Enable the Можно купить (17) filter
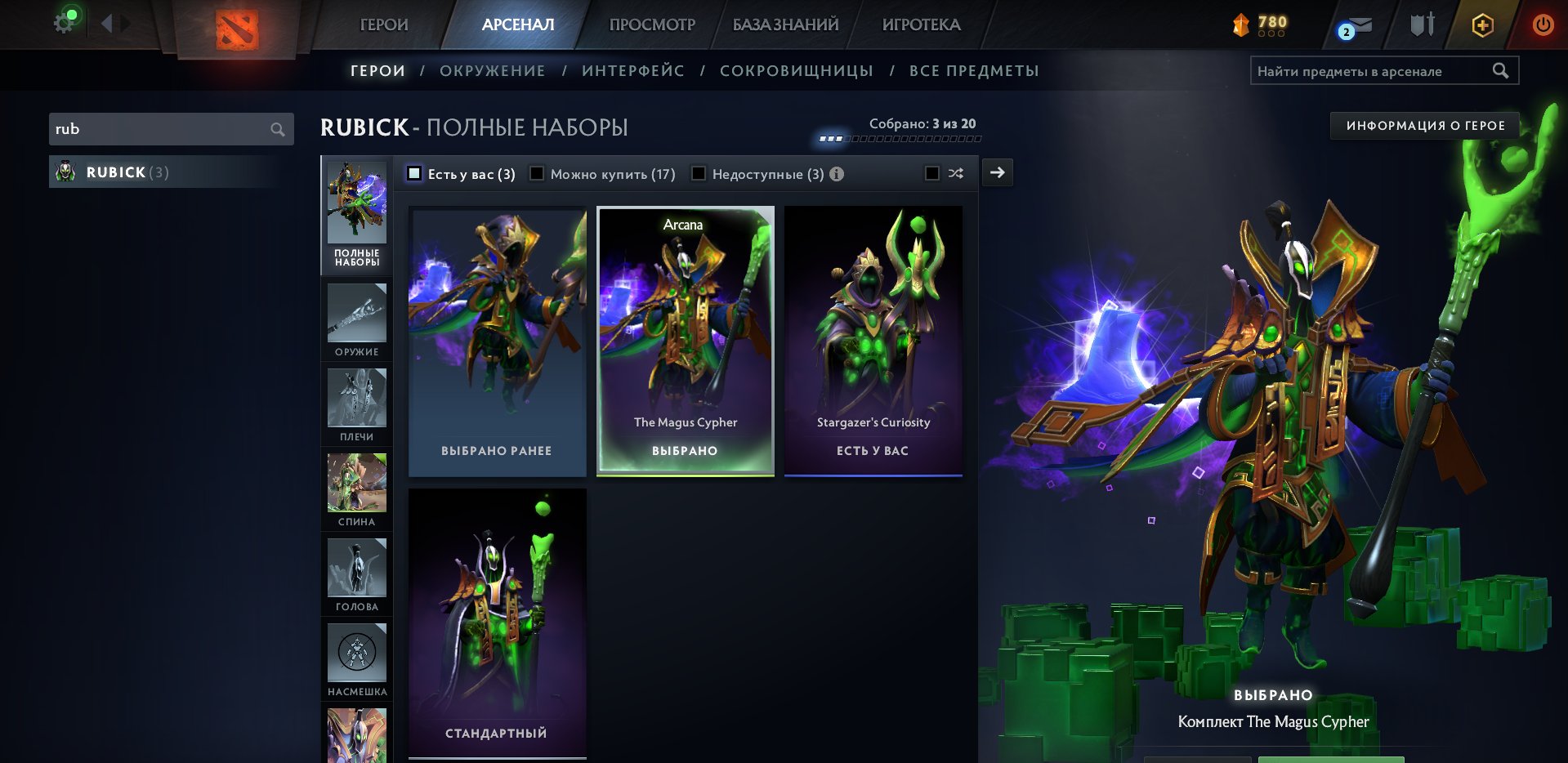Screen dimensions: 1568x763 click(x=537, y=173)
